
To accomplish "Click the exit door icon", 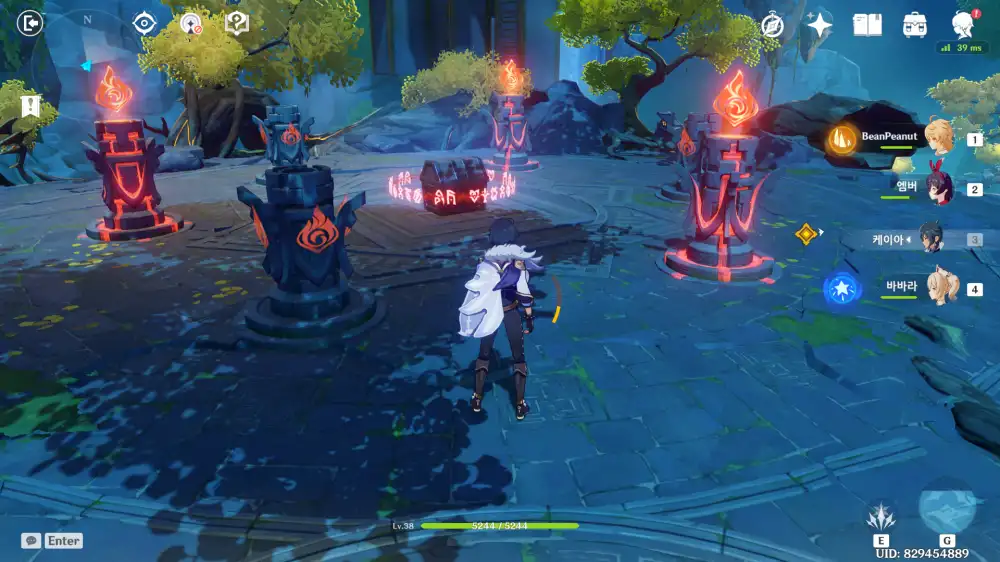I will tap(31, 23).
